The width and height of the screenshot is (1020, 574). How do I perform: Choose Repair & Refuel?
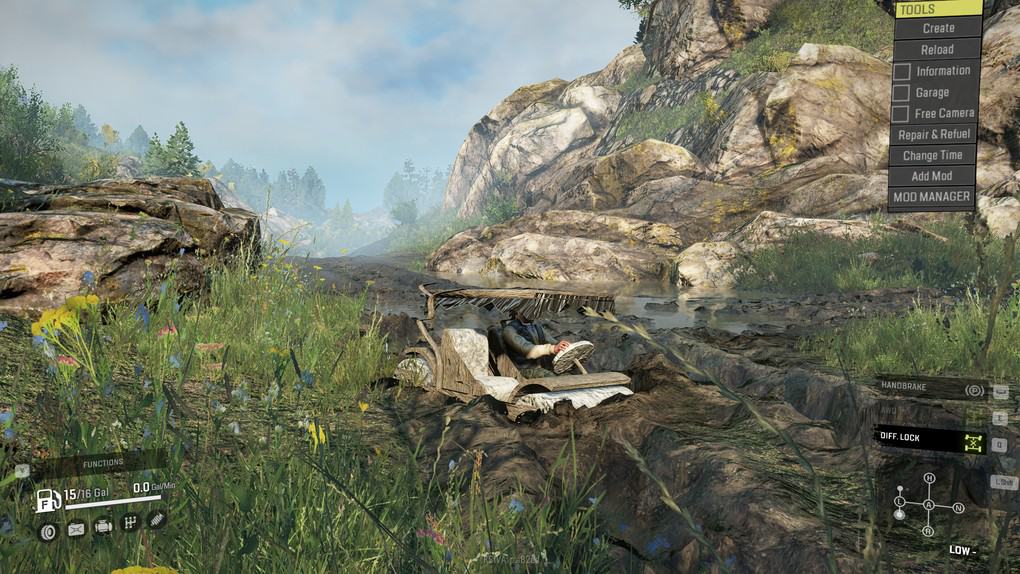coord(933,134)
